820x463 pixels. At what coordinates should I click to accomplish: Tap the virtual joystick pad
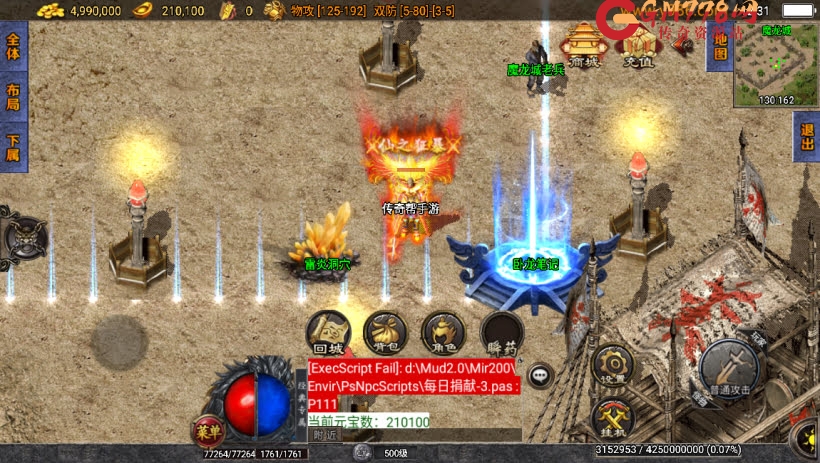click(x=120, y=342)
